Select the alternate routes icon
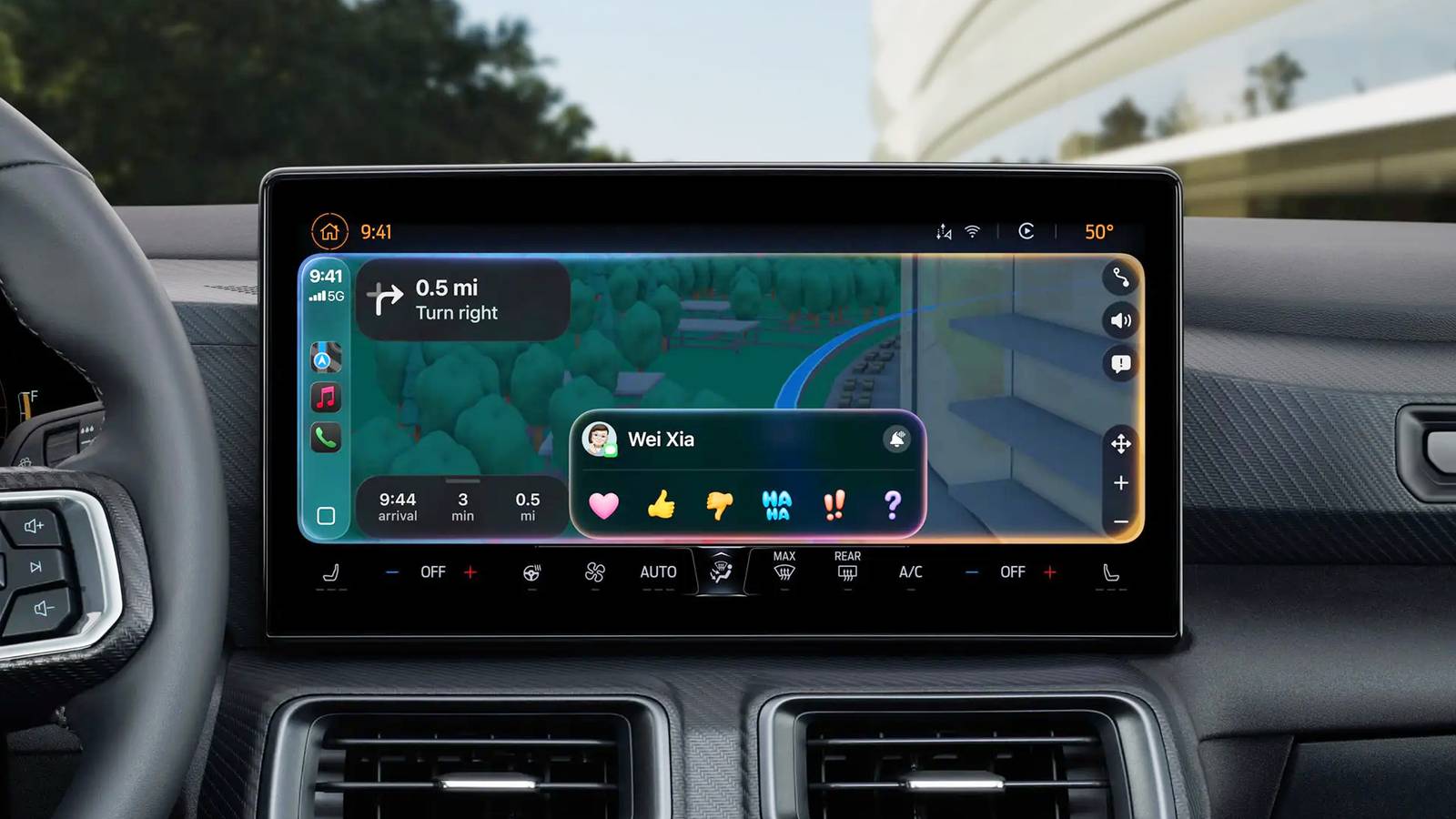This screenshot has height=819, width=1456. 1122,279
